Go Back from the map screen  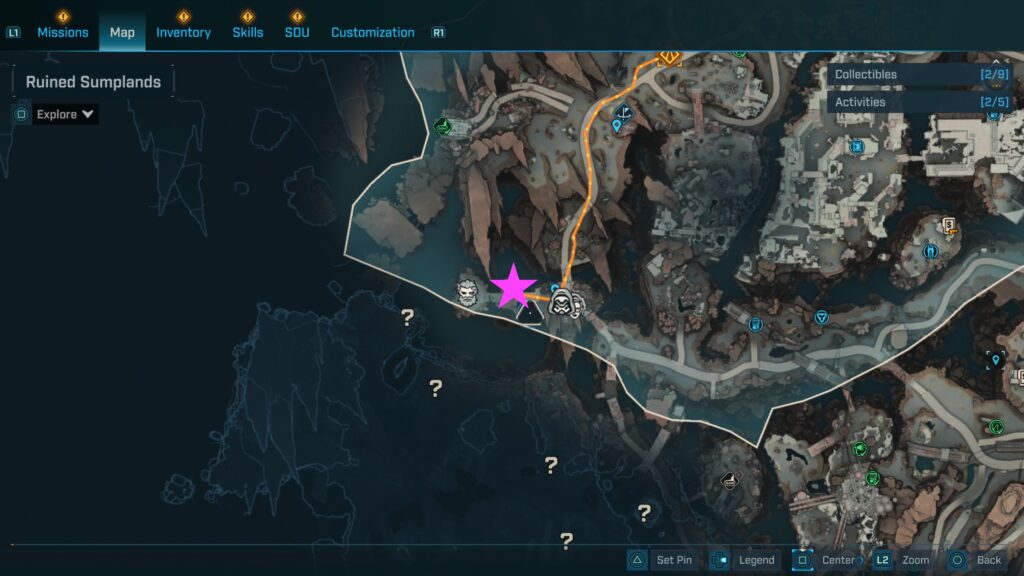(976, 560)
